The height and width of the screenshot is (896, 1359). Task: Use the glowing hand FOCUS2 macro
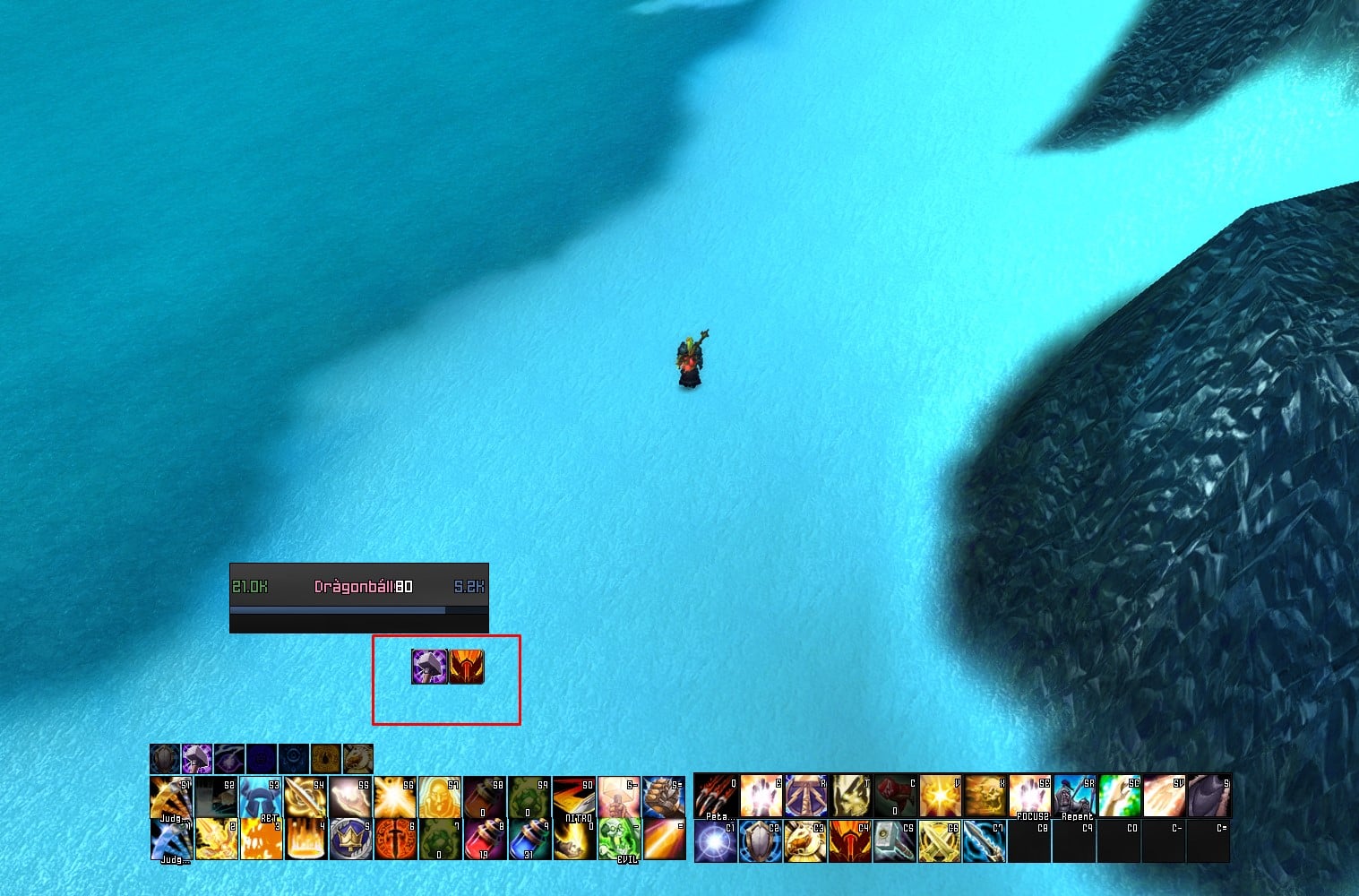pos(1029,797)
